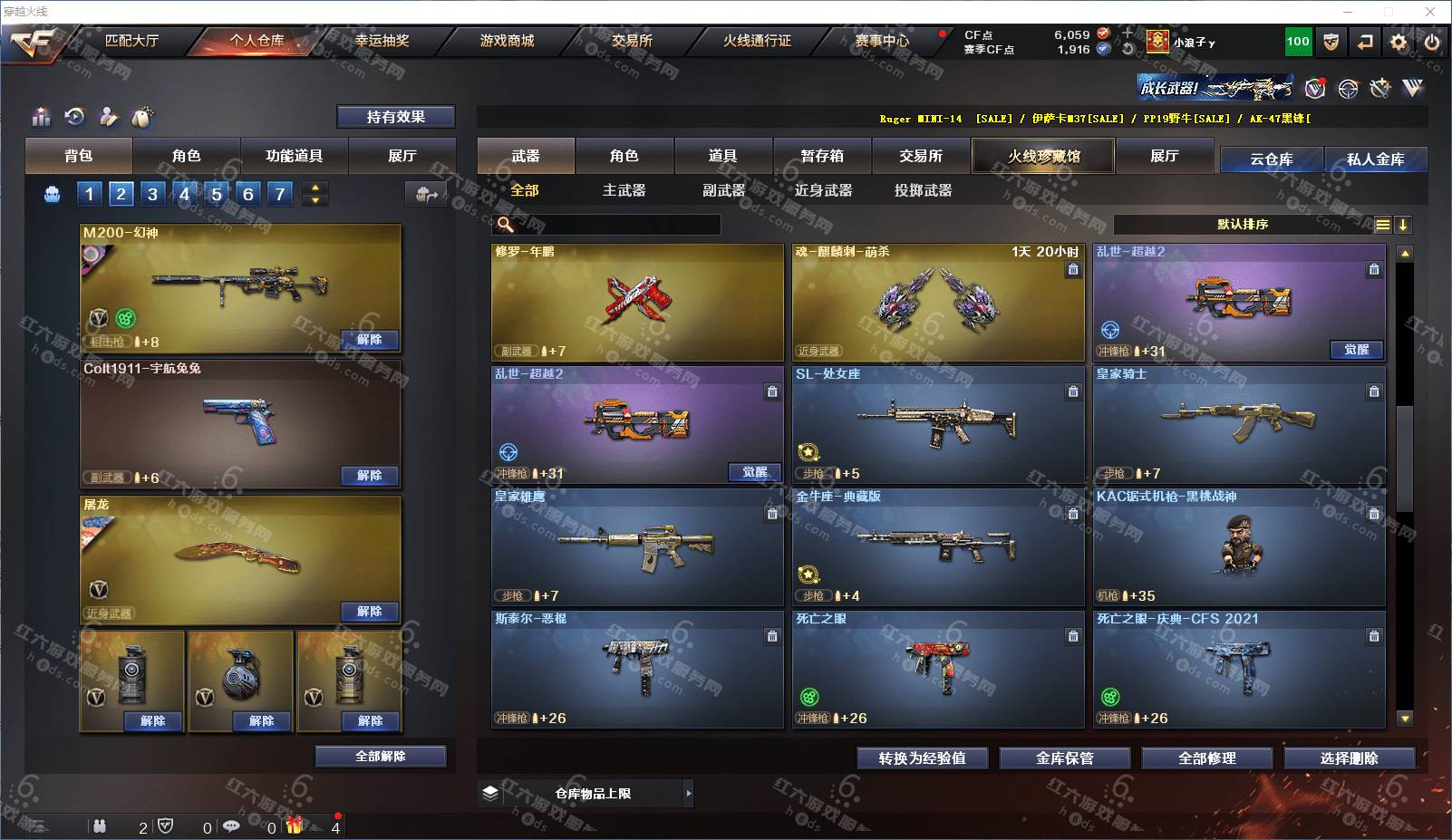Select backpack number 3
This screenshot has height=840, width=1452.
click(152, 193)
